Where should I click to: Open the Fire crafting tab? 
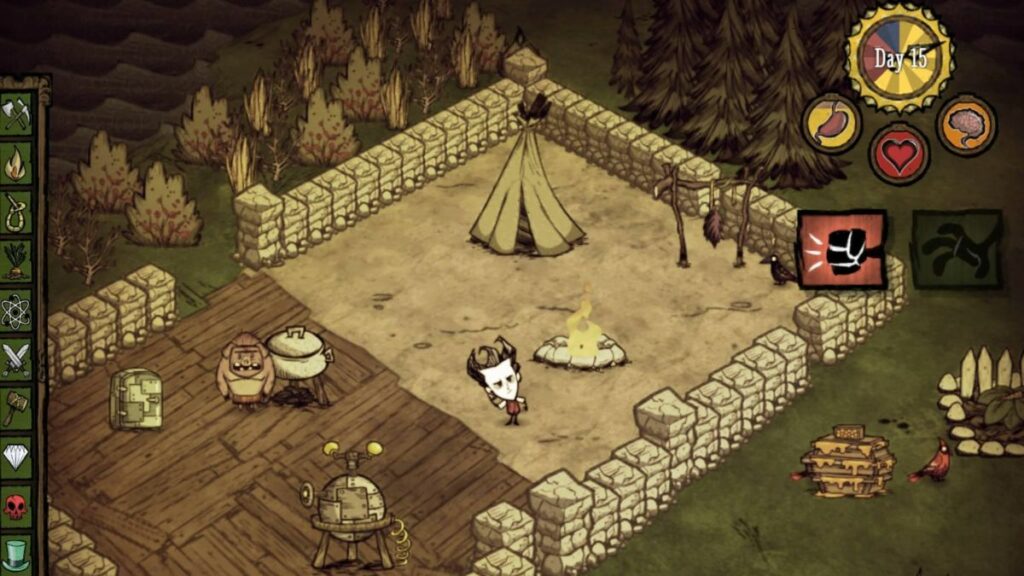(17, 161)
